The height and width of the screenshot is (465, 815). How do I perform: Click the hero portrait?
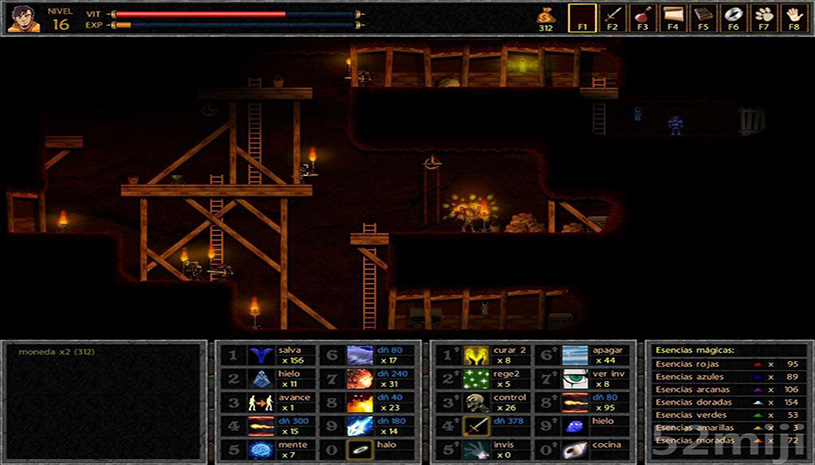pyautogui.click(x=24, y=18)
